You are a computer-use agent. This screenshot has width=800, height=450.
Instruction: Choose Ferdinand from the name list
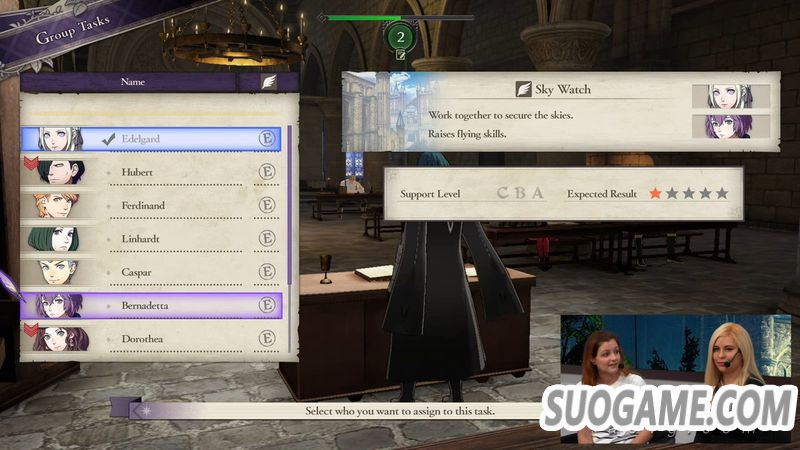(x=152, y=205)
